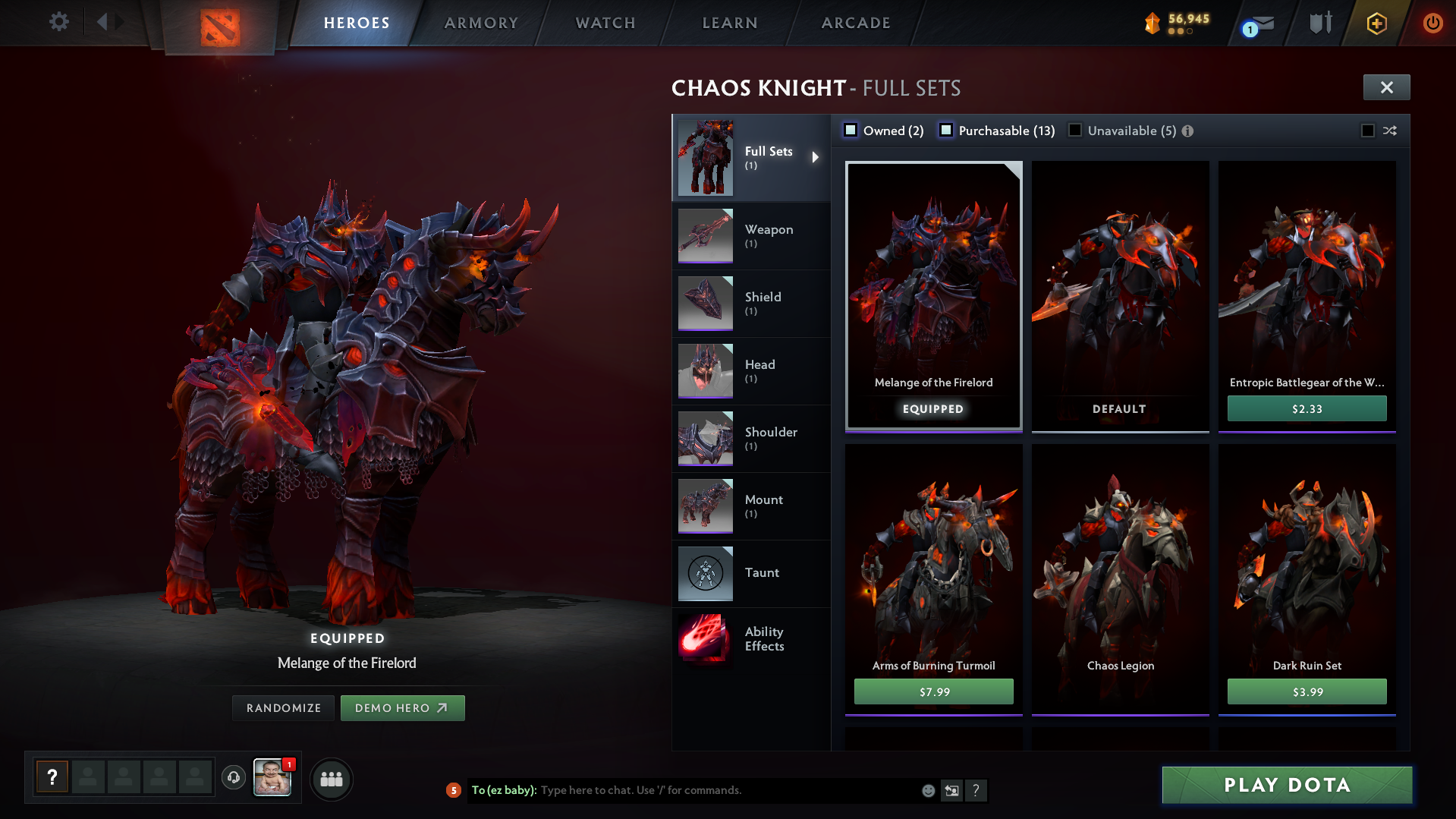
Task: Go to the Learn tab
Action: click(x=730, y=23)
